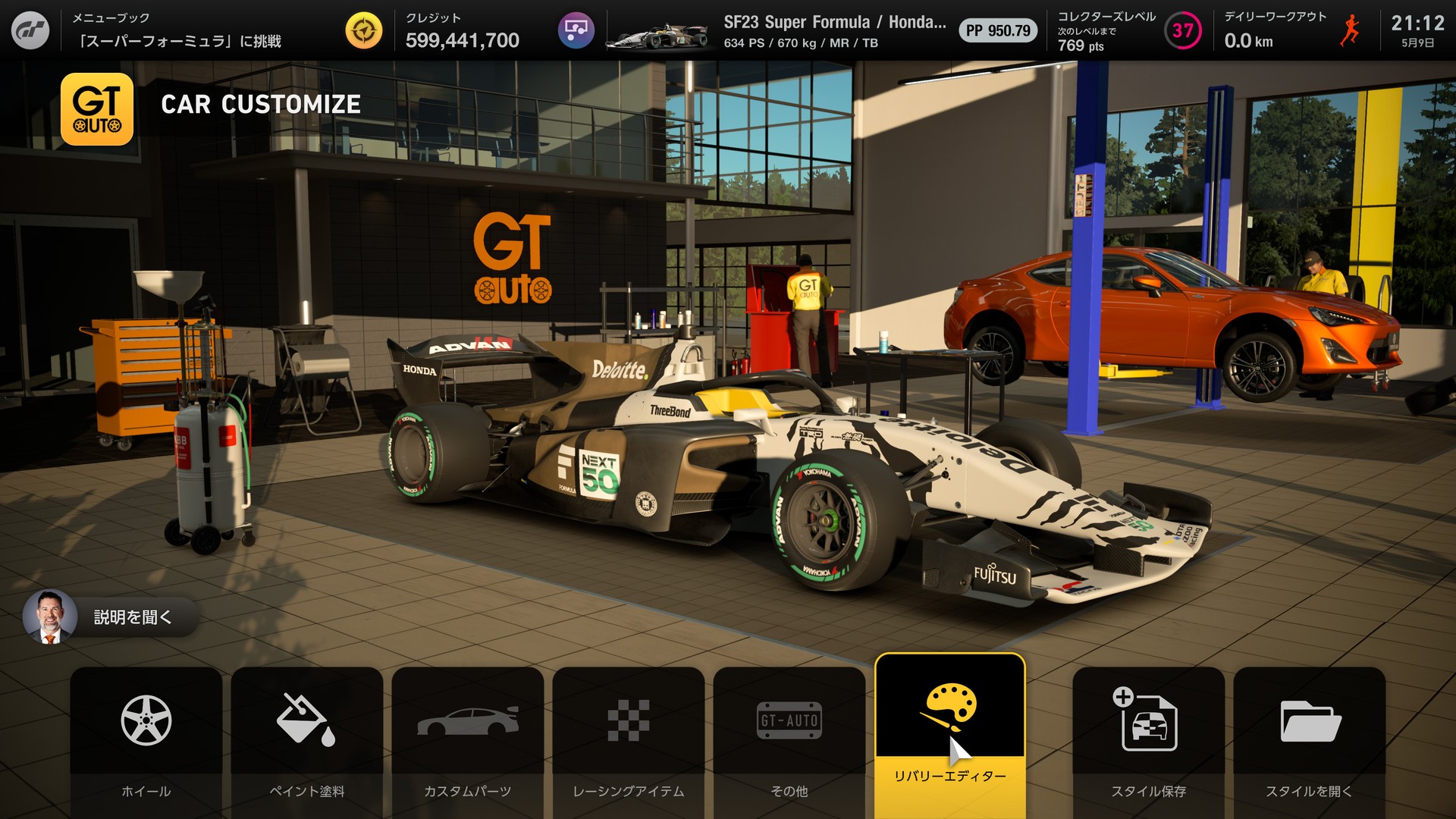Open the その他 other menu
The width and height of the screenshot is (1456, 819).
[x=789, y=739]
